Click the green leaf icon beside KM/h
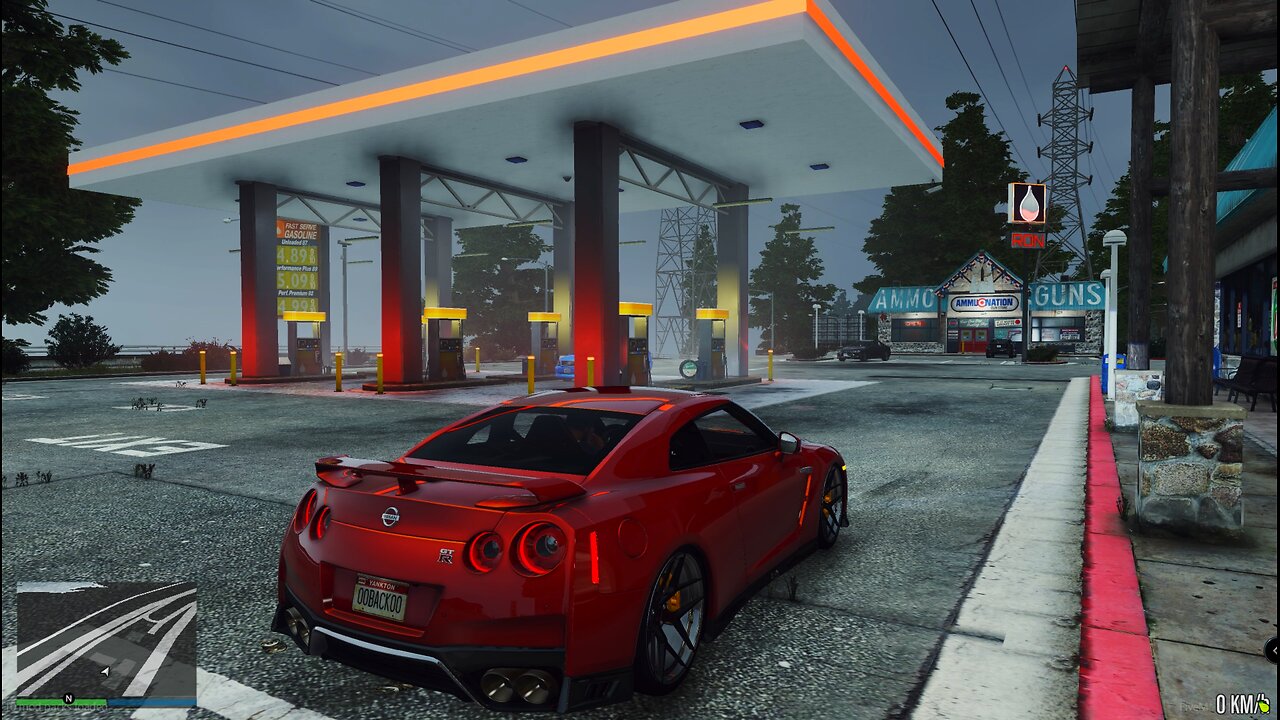The height and width of the screenshot is (720, 1280). click(1264, 706)
